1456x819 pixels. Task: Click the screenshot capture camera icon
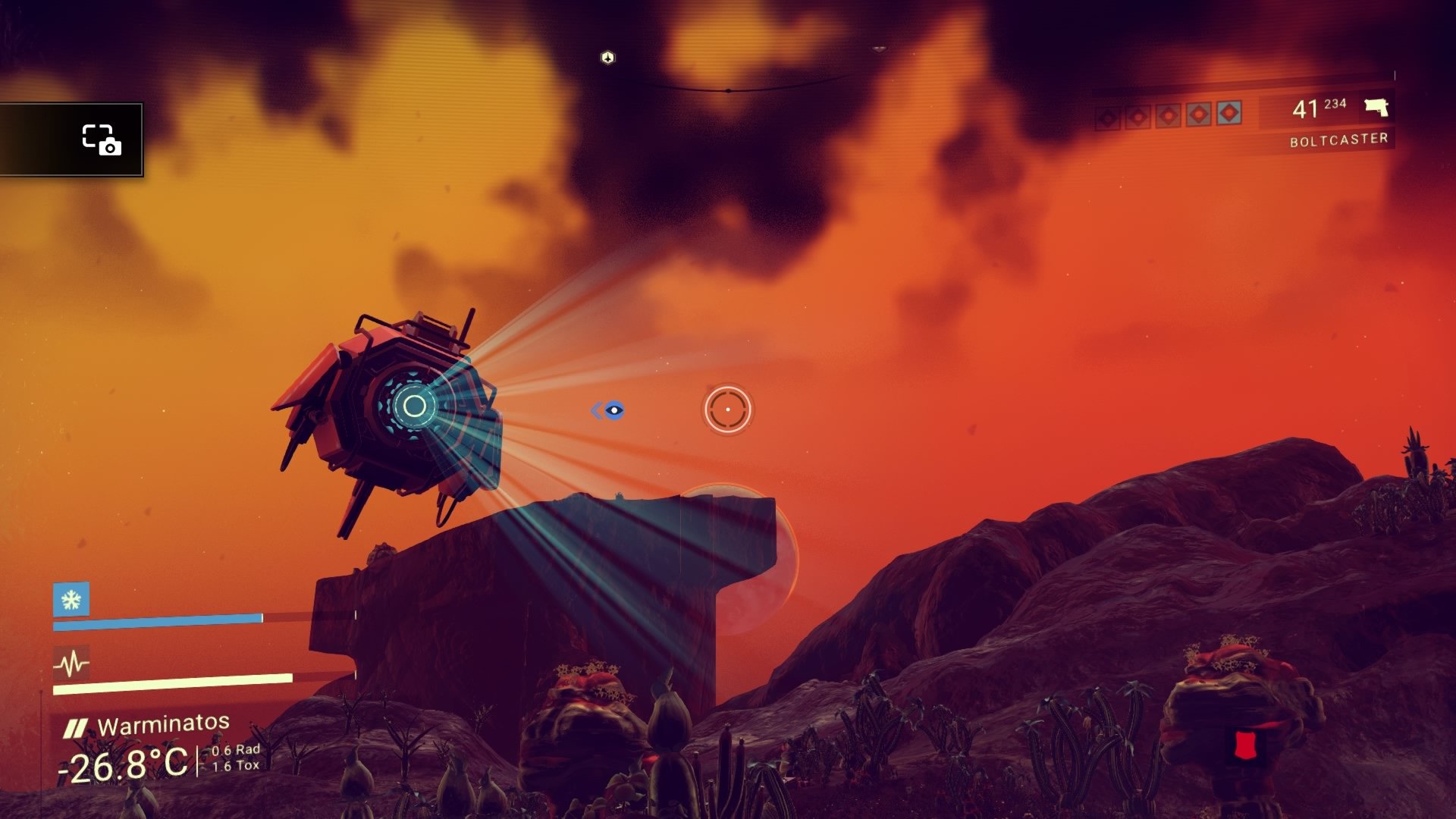pyautogui.click(x=102, y=140)
